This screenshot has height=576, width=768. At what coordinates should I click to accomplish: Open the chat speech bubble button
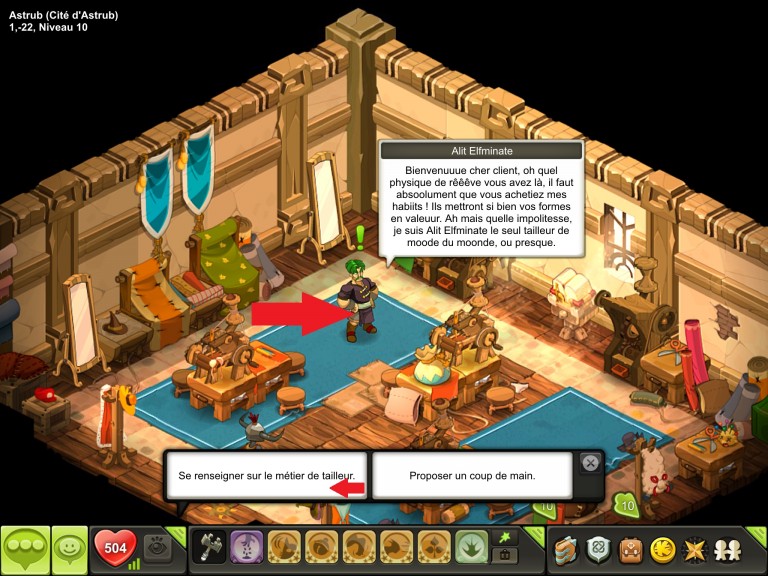25,549
